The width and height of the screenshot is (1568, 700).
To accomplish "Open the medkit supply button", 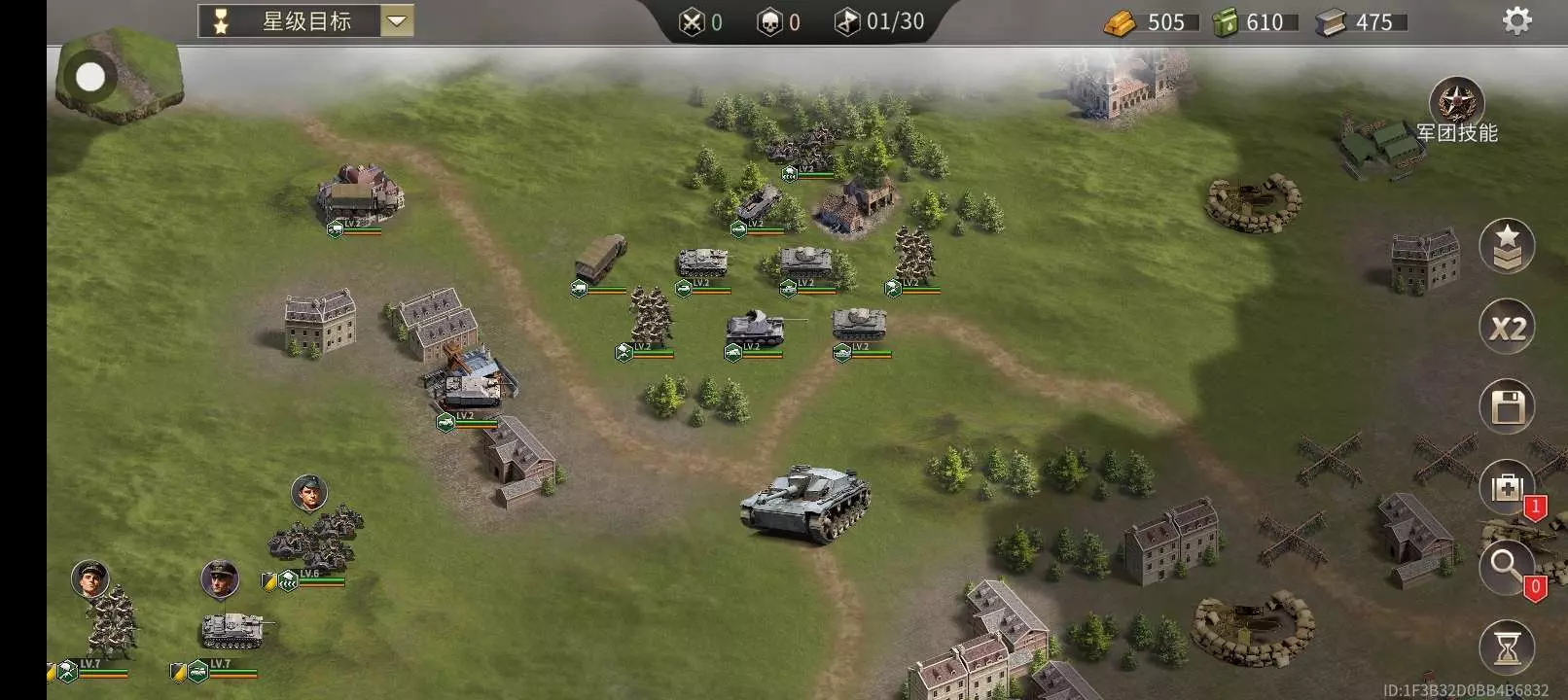I will pyautogui.click(x=1506, y=486).
